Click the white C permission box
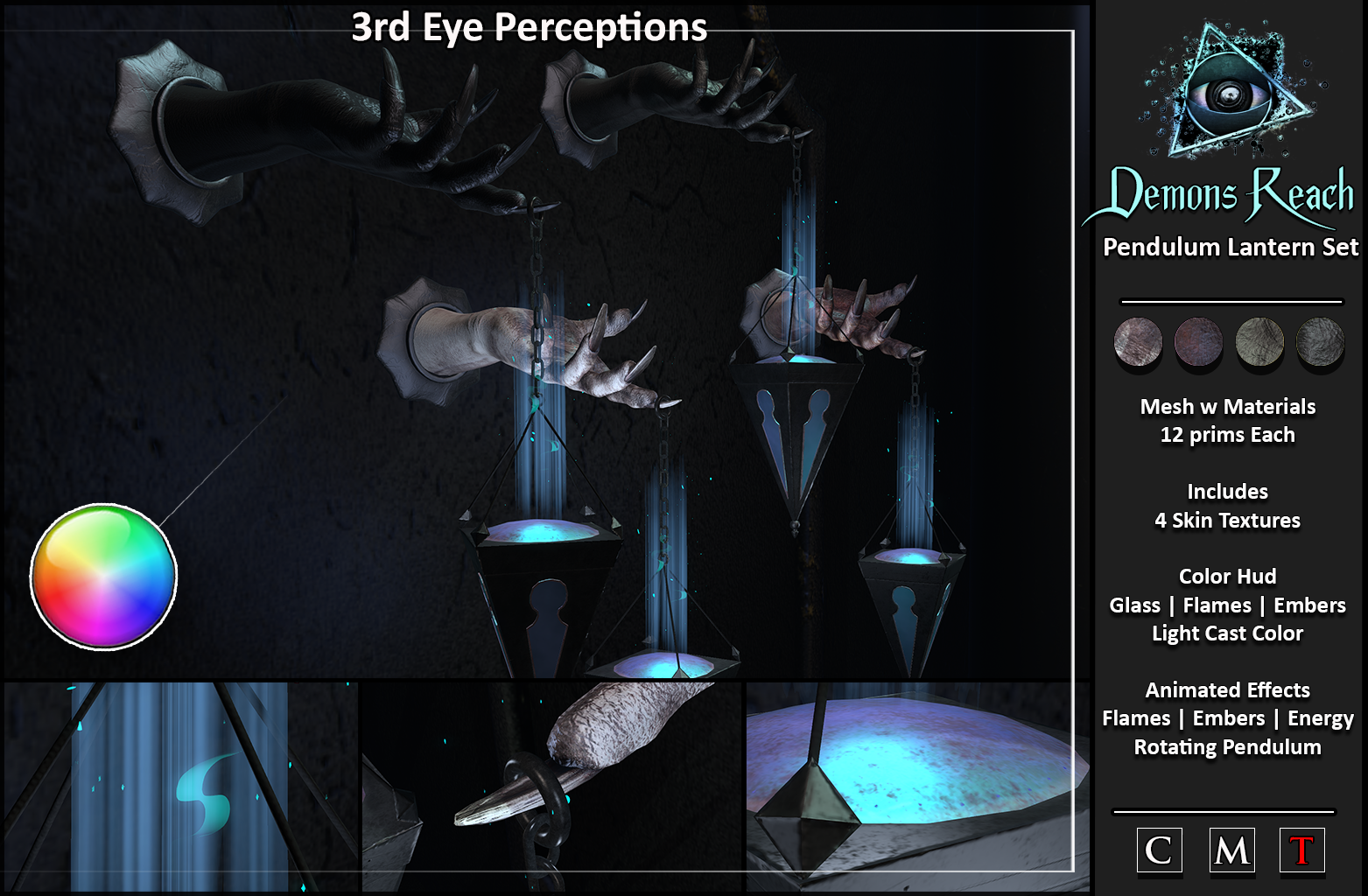1368x896 pixels. point(1159,850)
